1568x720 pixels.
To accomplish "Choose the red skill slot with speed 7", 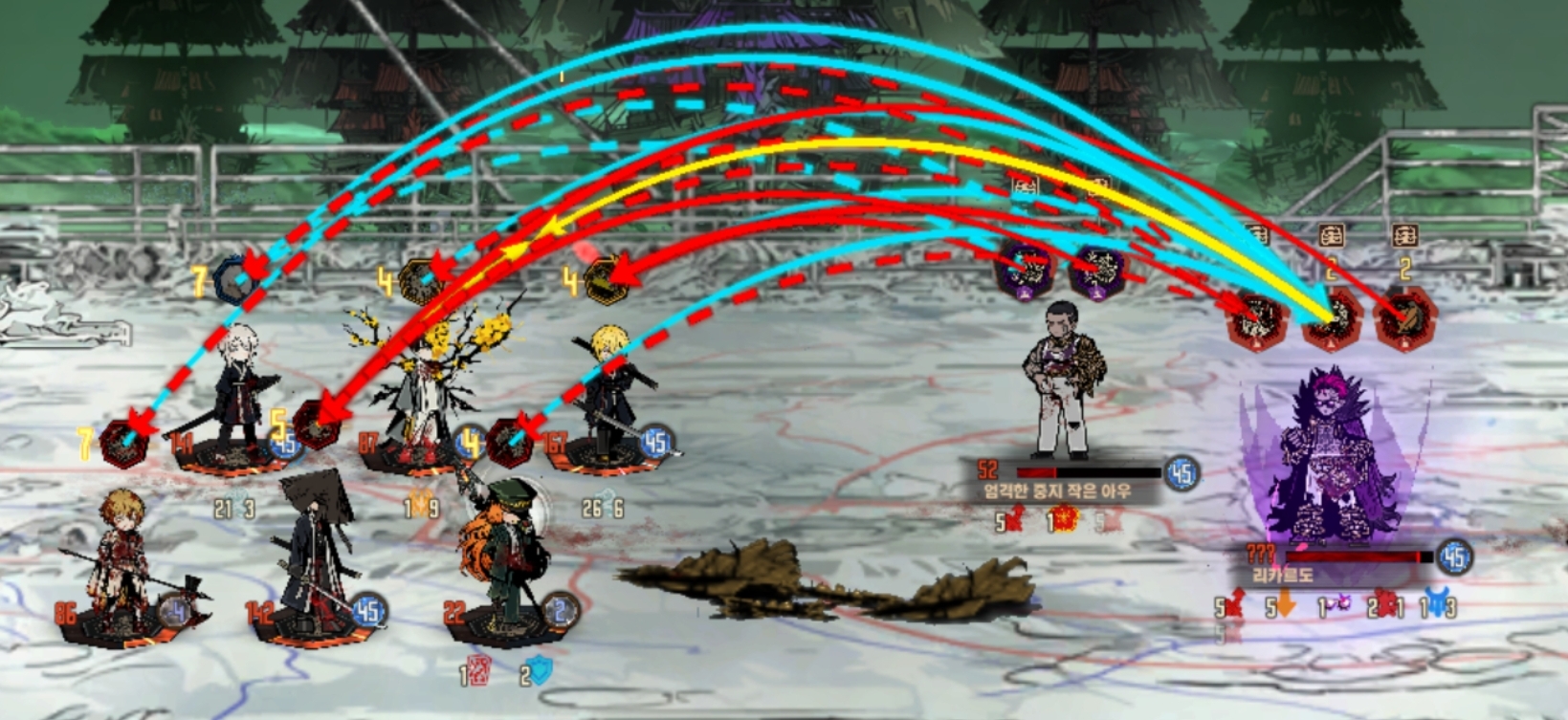I will tap(123, 445).
